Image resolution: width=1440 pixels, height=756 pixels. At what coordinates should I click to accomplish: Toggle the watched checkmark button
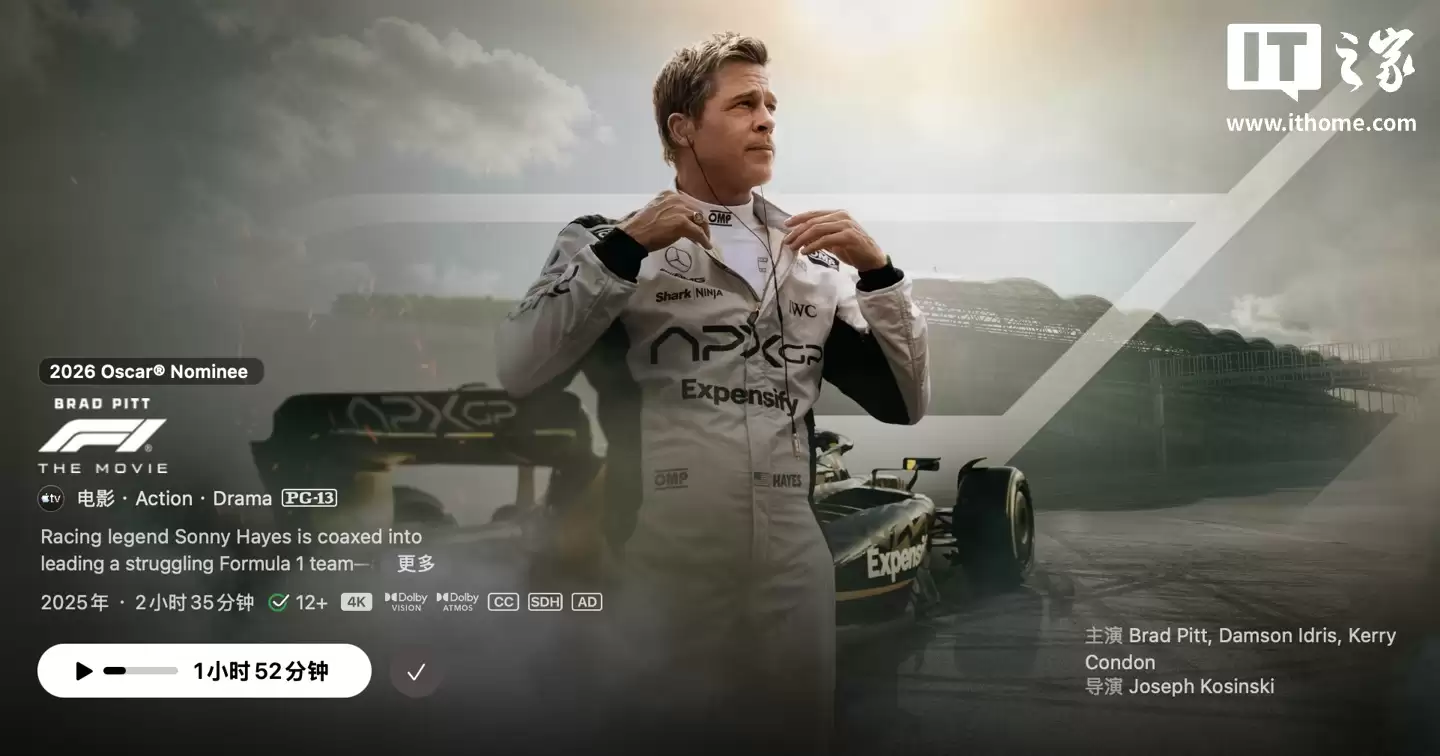(416, 671)
